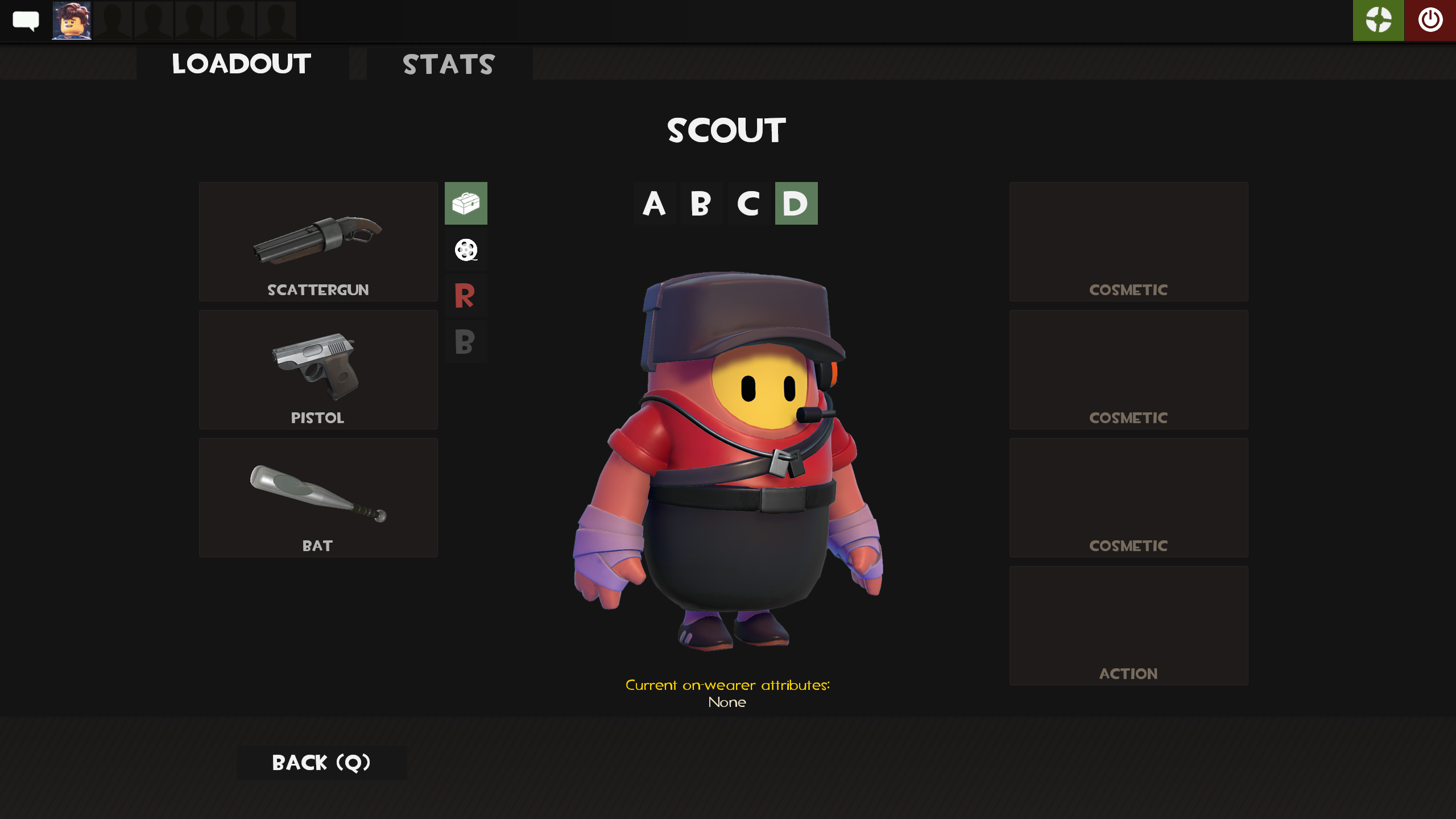Open the second Cosmetic slot
The image size is (1456, 819).
1128,370
